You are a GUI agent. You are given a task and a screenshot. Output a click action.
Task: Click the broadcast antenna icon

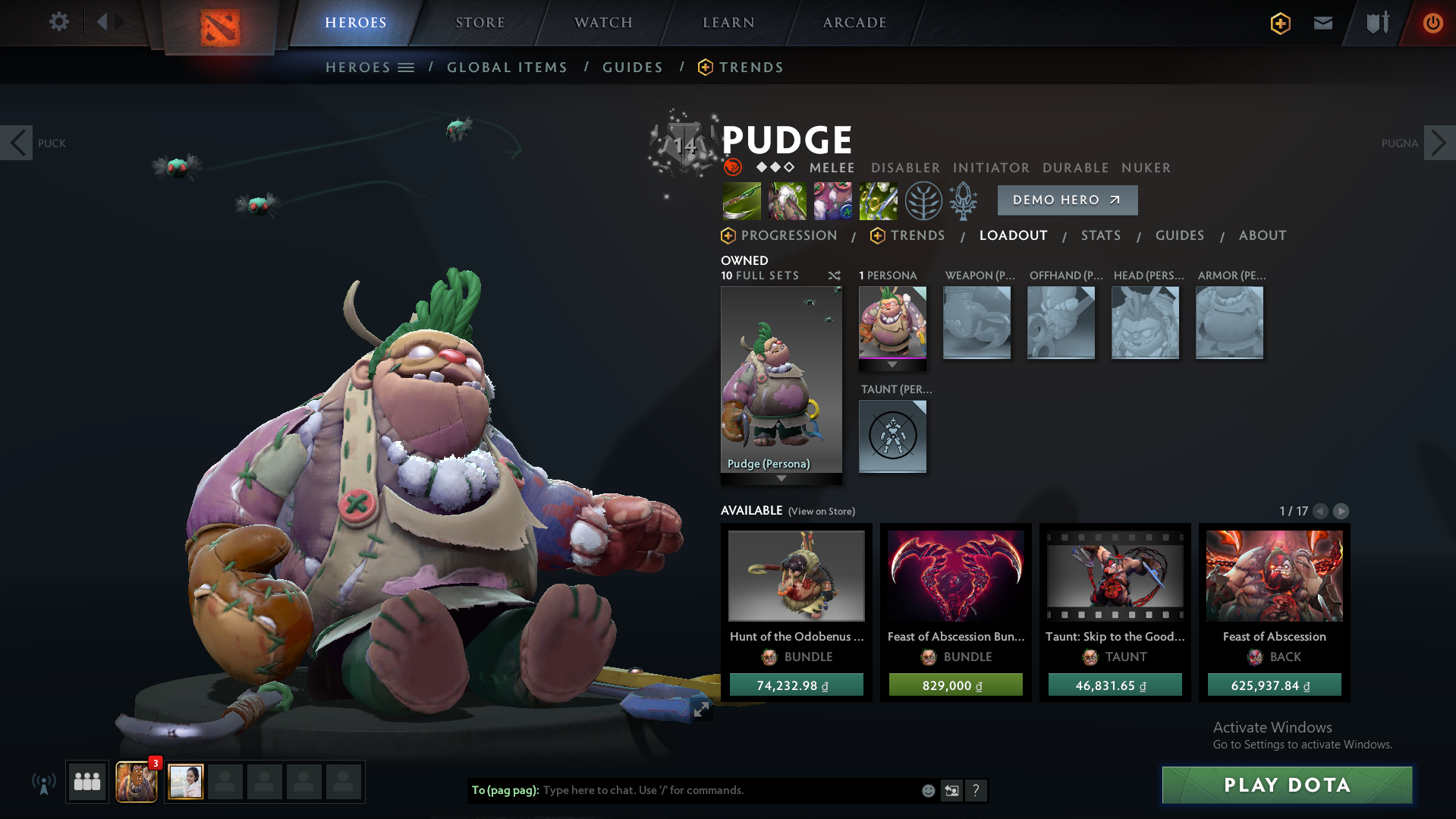pos(46,781)
